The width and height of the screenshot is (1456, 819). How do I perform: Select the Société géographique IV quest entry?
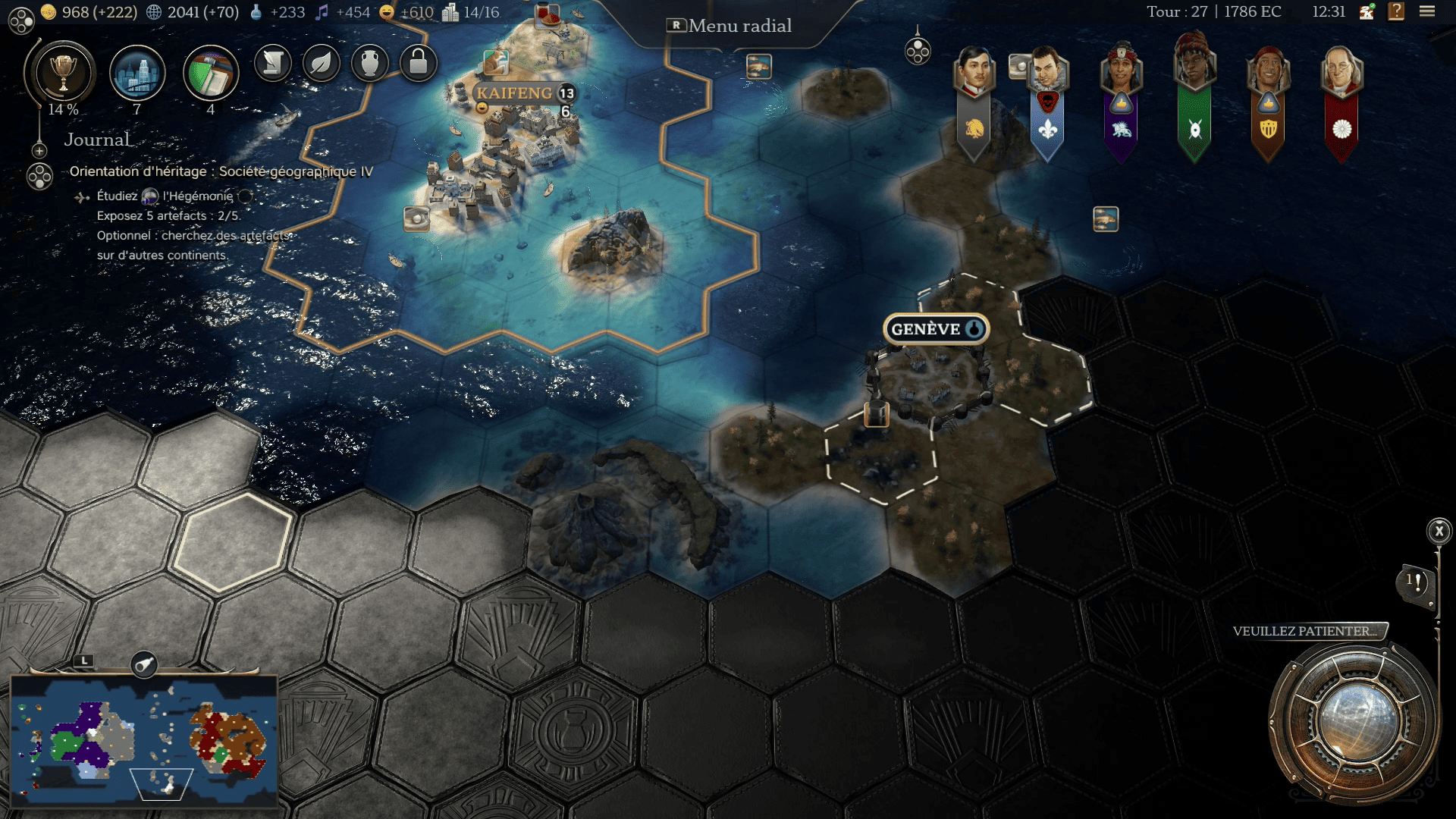click(x=221, y=171)
